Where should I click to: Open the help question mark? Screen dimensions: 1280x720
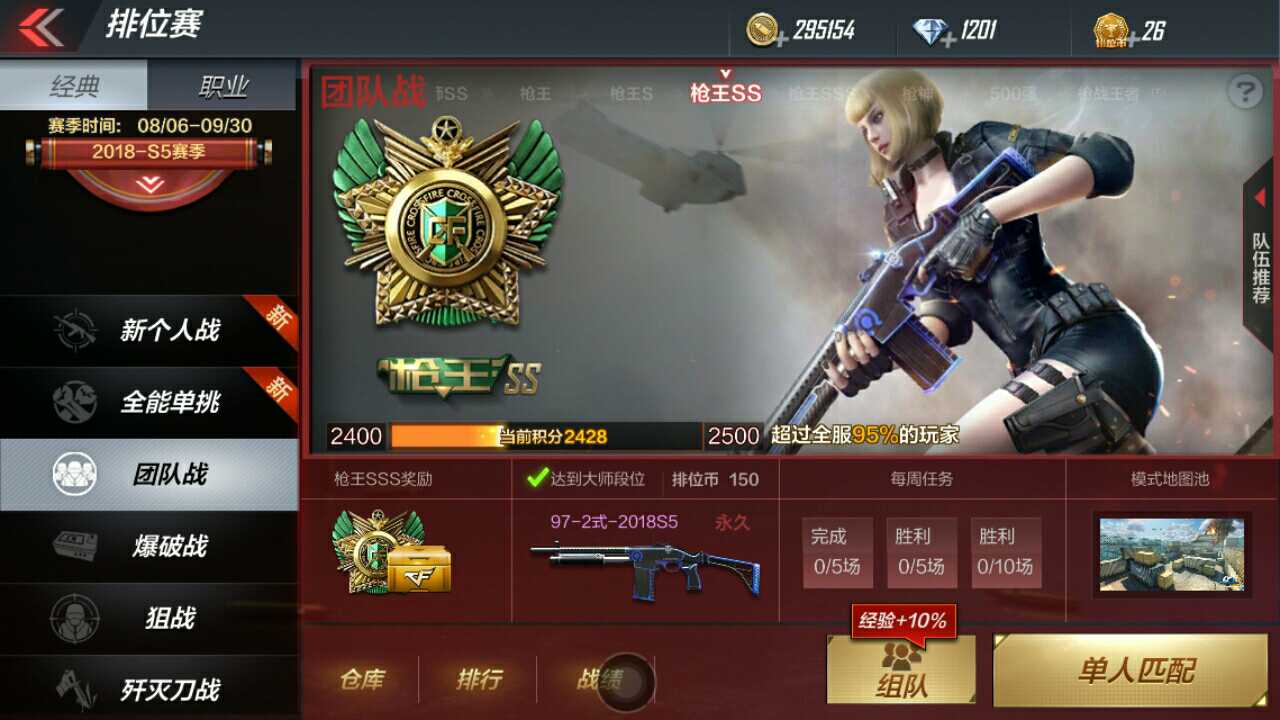[x=1243, y=93]
